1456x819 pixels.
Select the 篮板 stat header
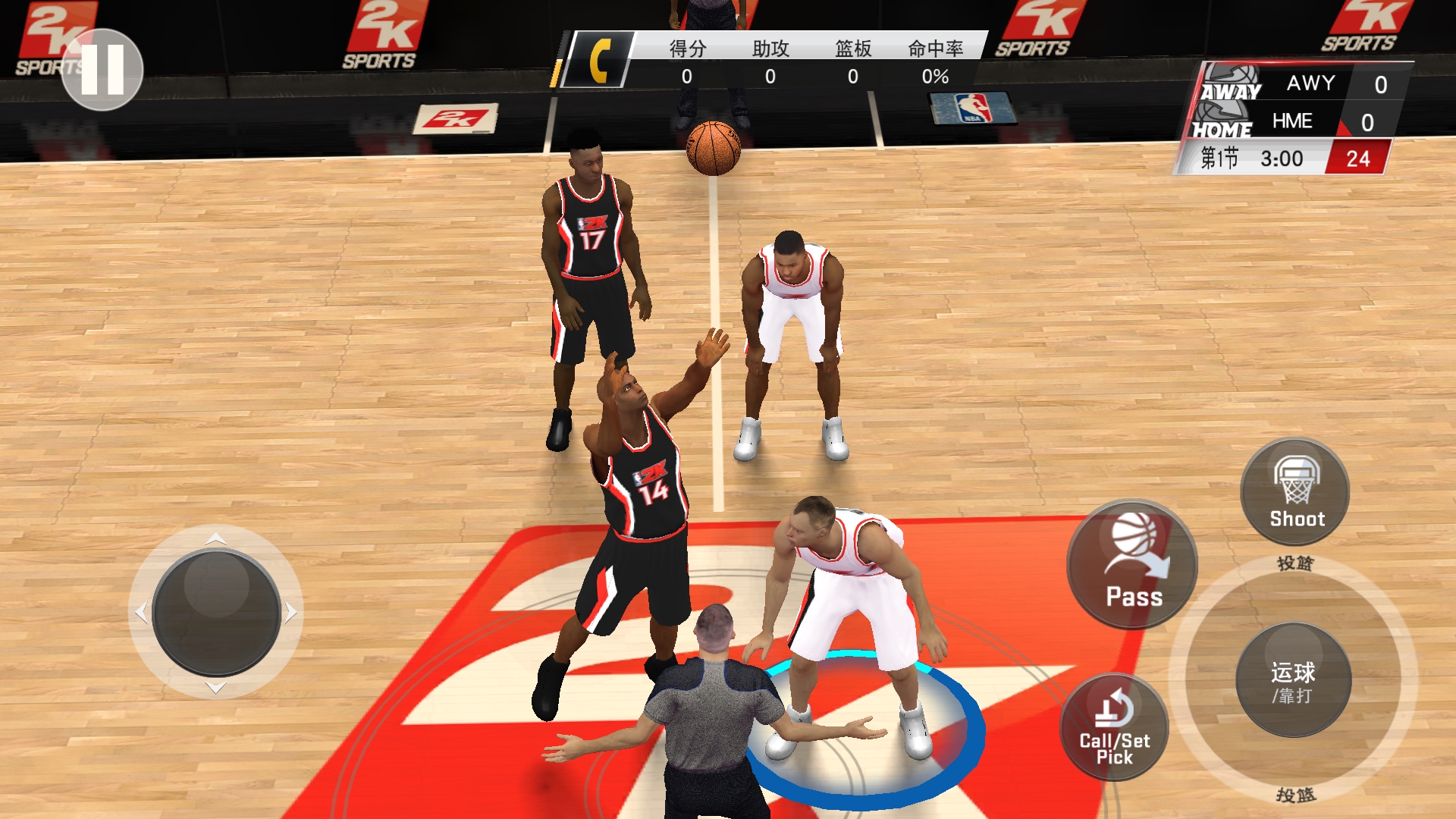(852, 49)
